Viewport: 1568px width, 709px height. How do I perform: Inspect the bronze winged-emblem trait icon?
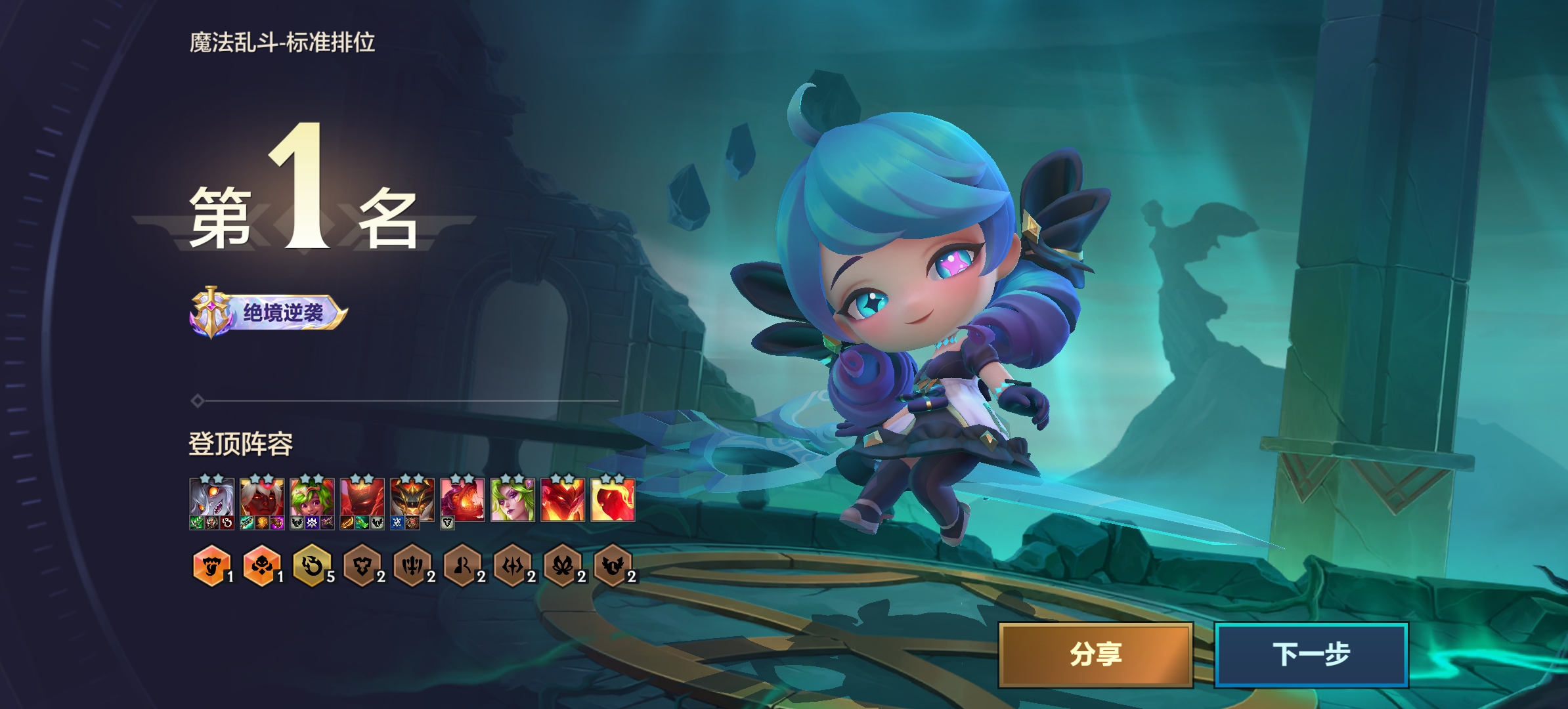613,565
